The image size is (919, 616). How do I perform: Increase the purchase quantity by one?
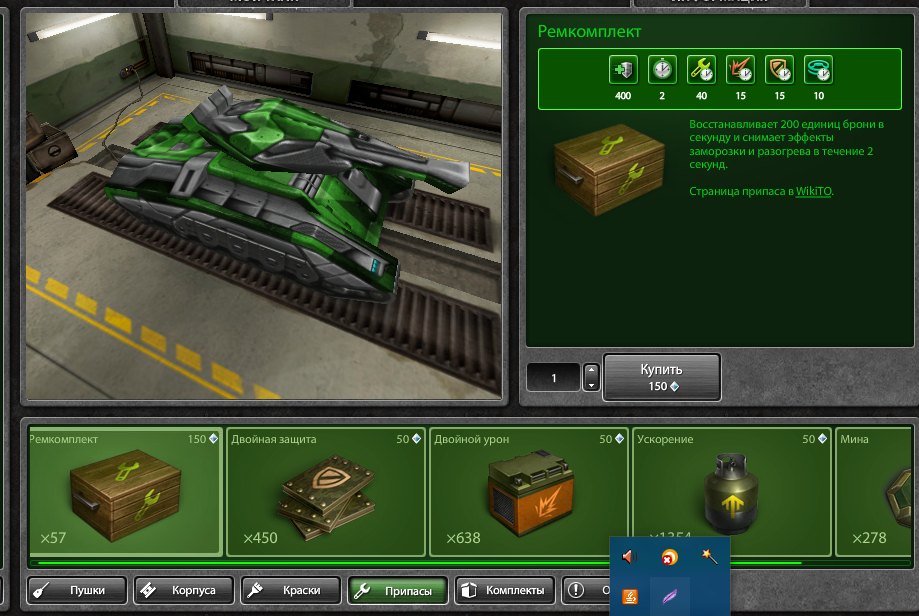[x=591, y=371]
